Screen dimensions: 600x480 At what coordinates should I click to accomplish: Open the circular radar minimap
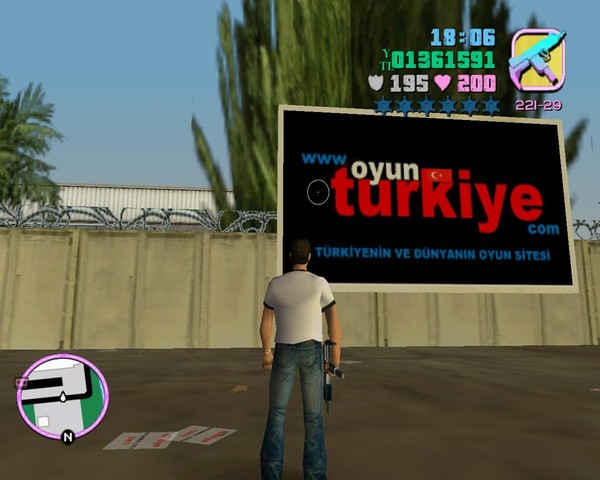tap(62, 397)
